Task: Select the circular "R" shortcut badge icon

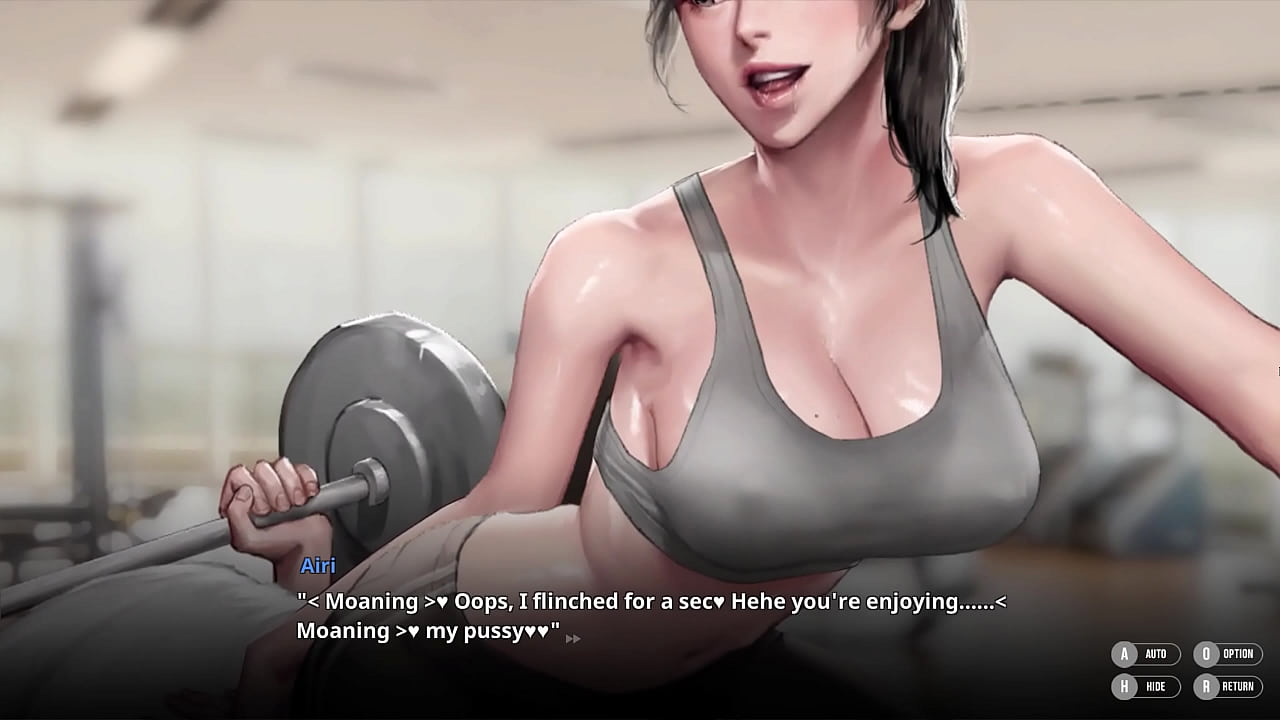Action: [1207, 687]
